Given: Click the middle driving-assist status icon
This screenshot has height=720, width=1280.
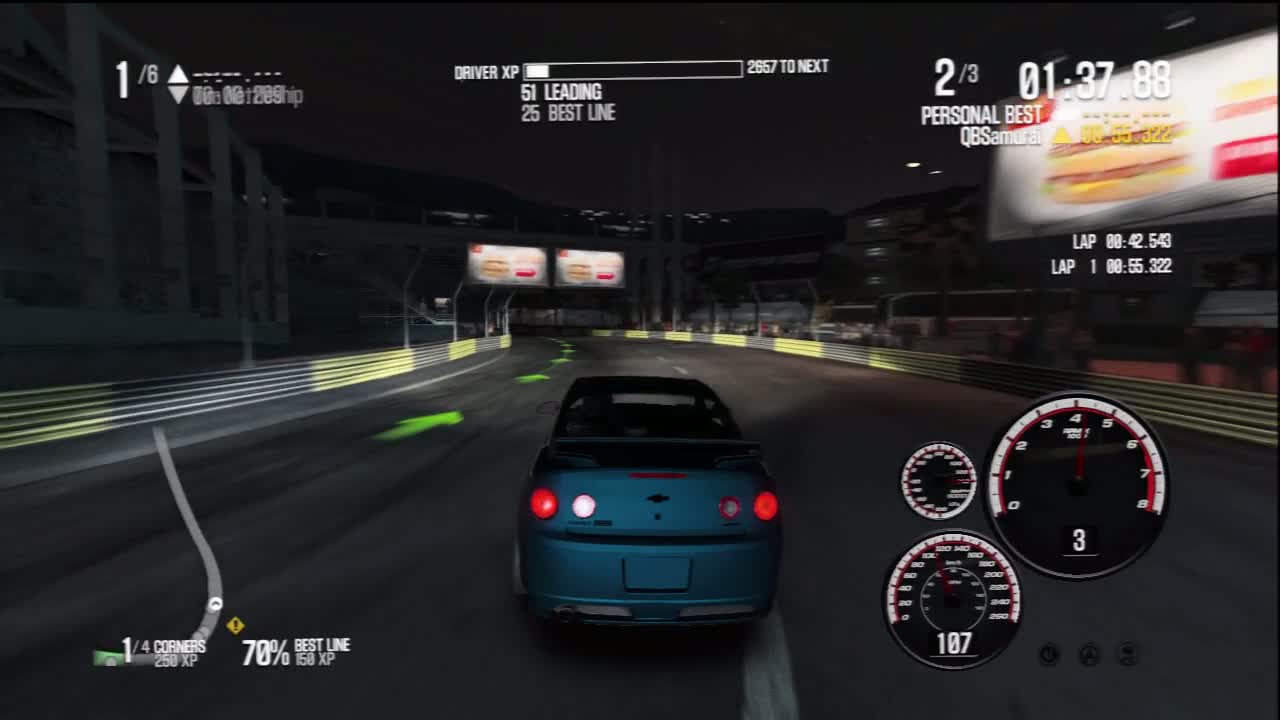Looking at the screenshot, I should [1089, 654].
